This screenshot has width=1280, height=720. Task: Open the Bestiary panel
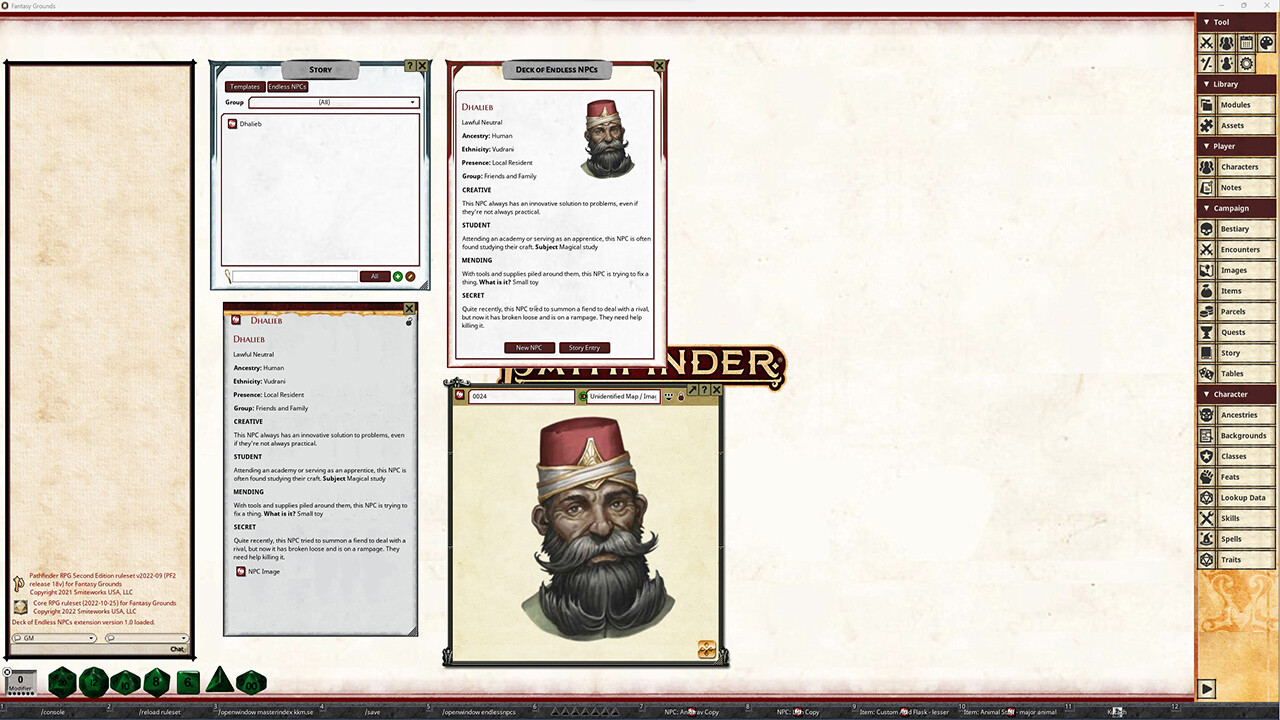coord(1240,228)
